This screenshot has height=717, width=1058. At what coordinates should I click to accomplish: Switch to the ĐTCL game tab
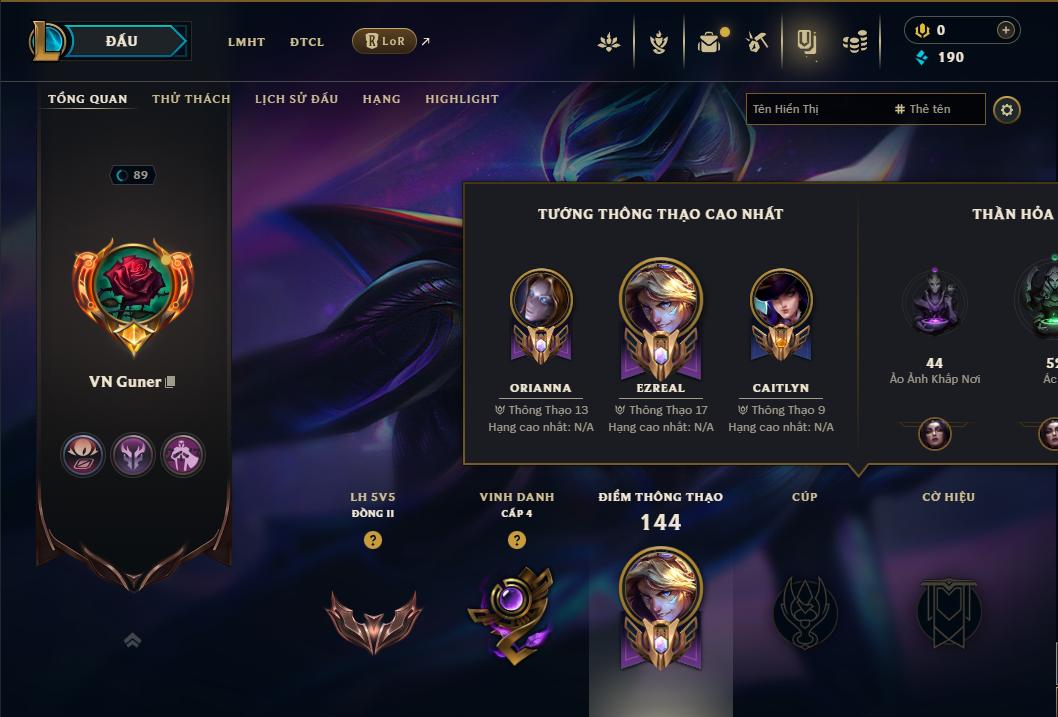[307, 42]
